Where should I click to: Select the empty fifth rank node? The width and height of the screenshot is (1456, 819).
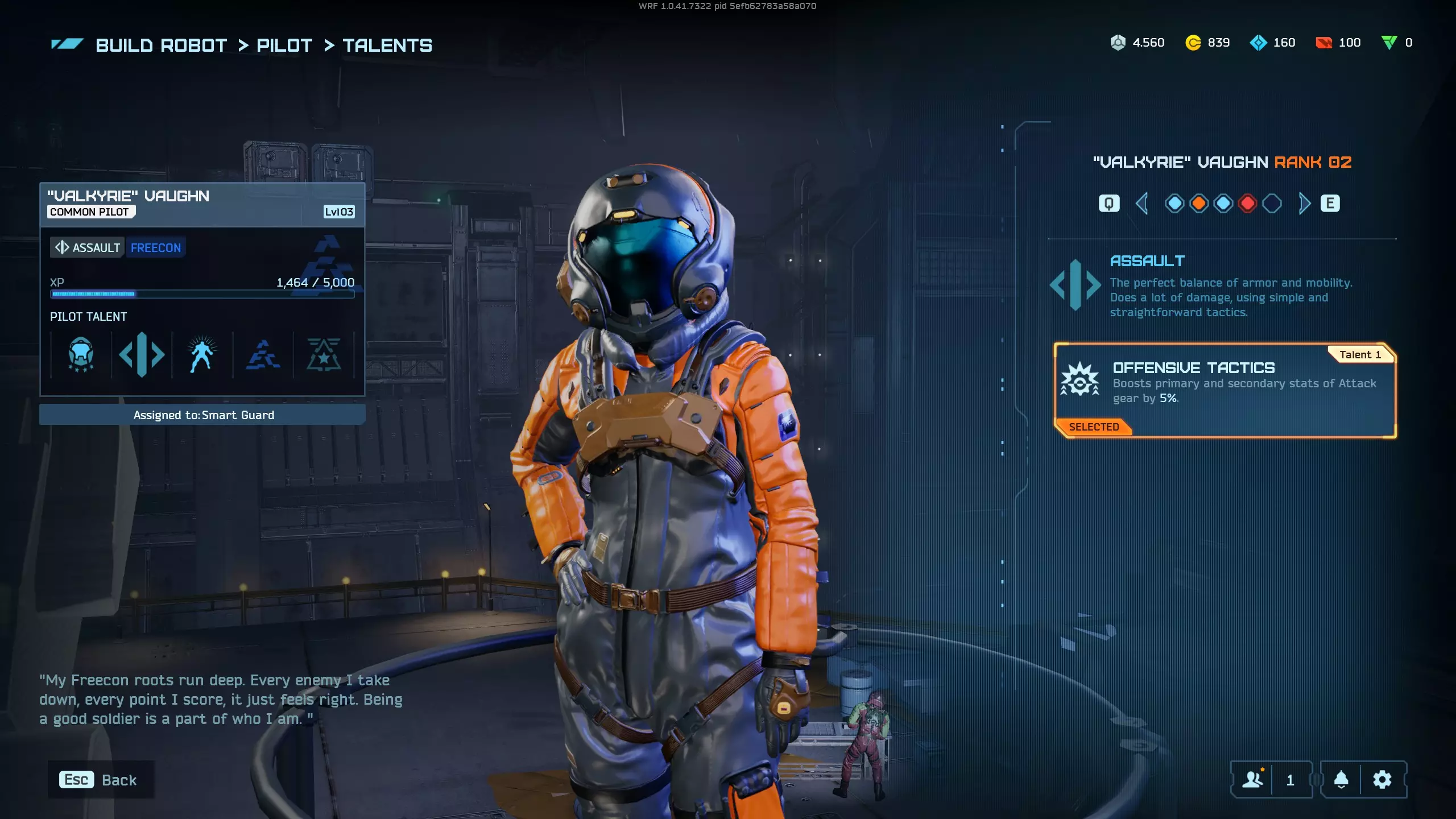pyautogui.click(x=1272, y=204)
